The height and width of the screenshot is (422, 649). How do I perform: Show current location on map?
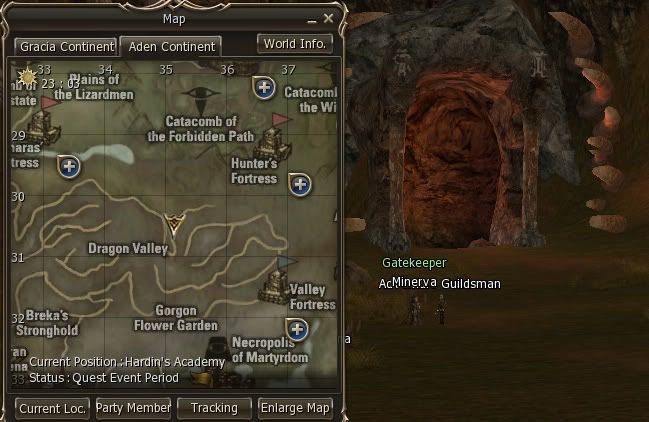53,408
